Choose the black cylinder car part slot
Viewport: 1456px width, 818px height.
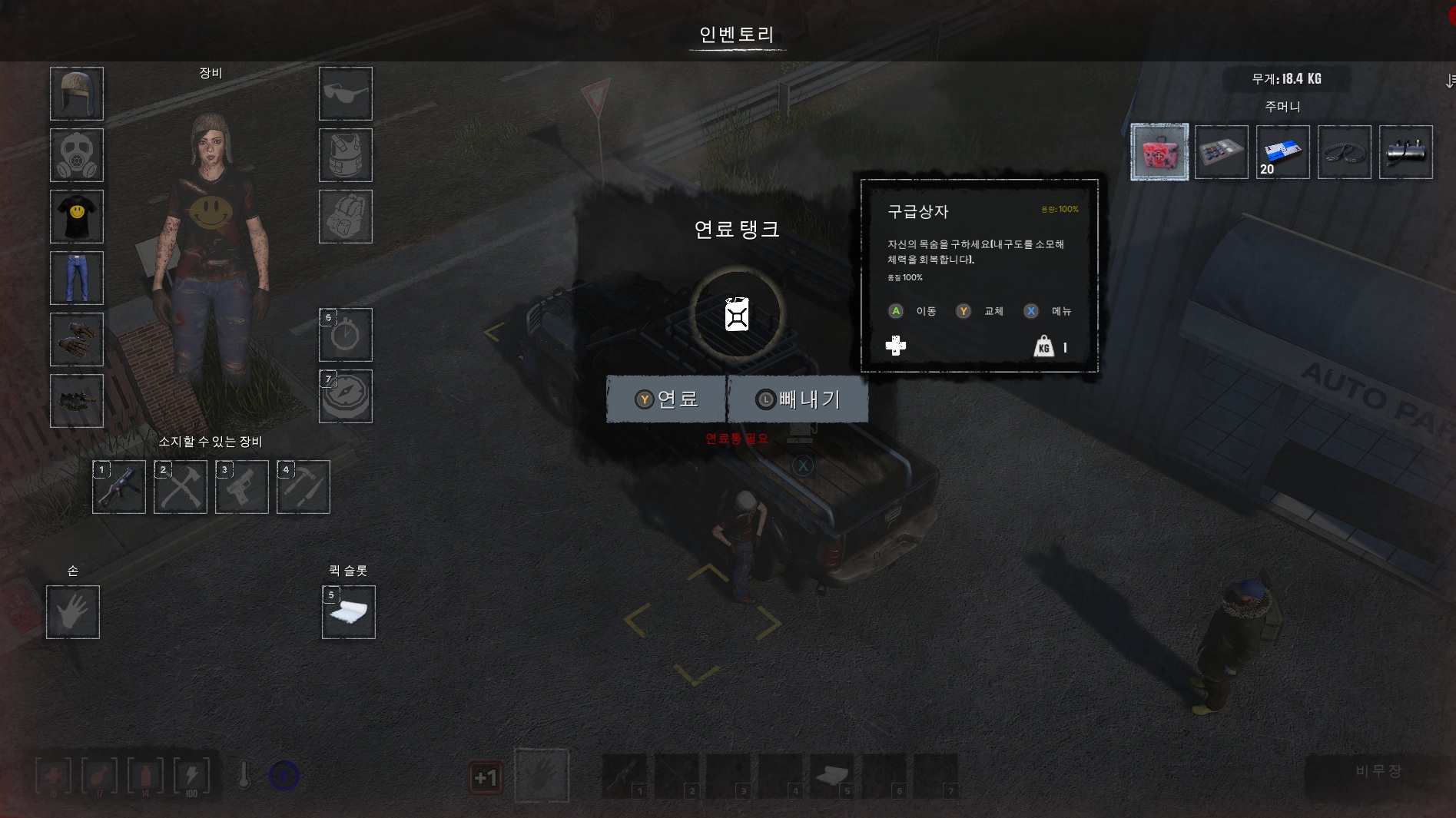(1405, 152)
